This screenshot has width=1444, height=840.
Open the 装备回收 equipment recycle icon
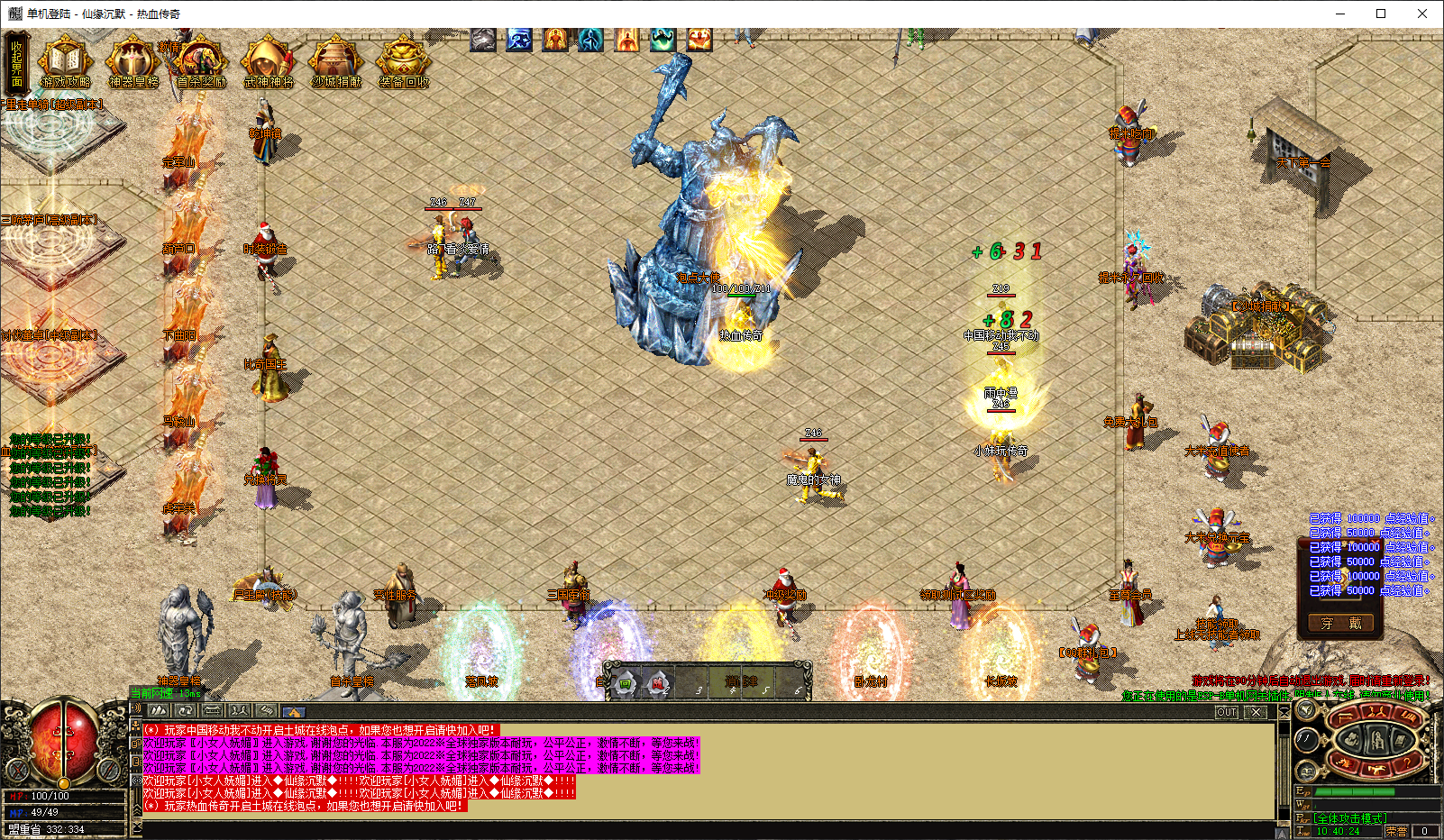[x=403, y=63]
